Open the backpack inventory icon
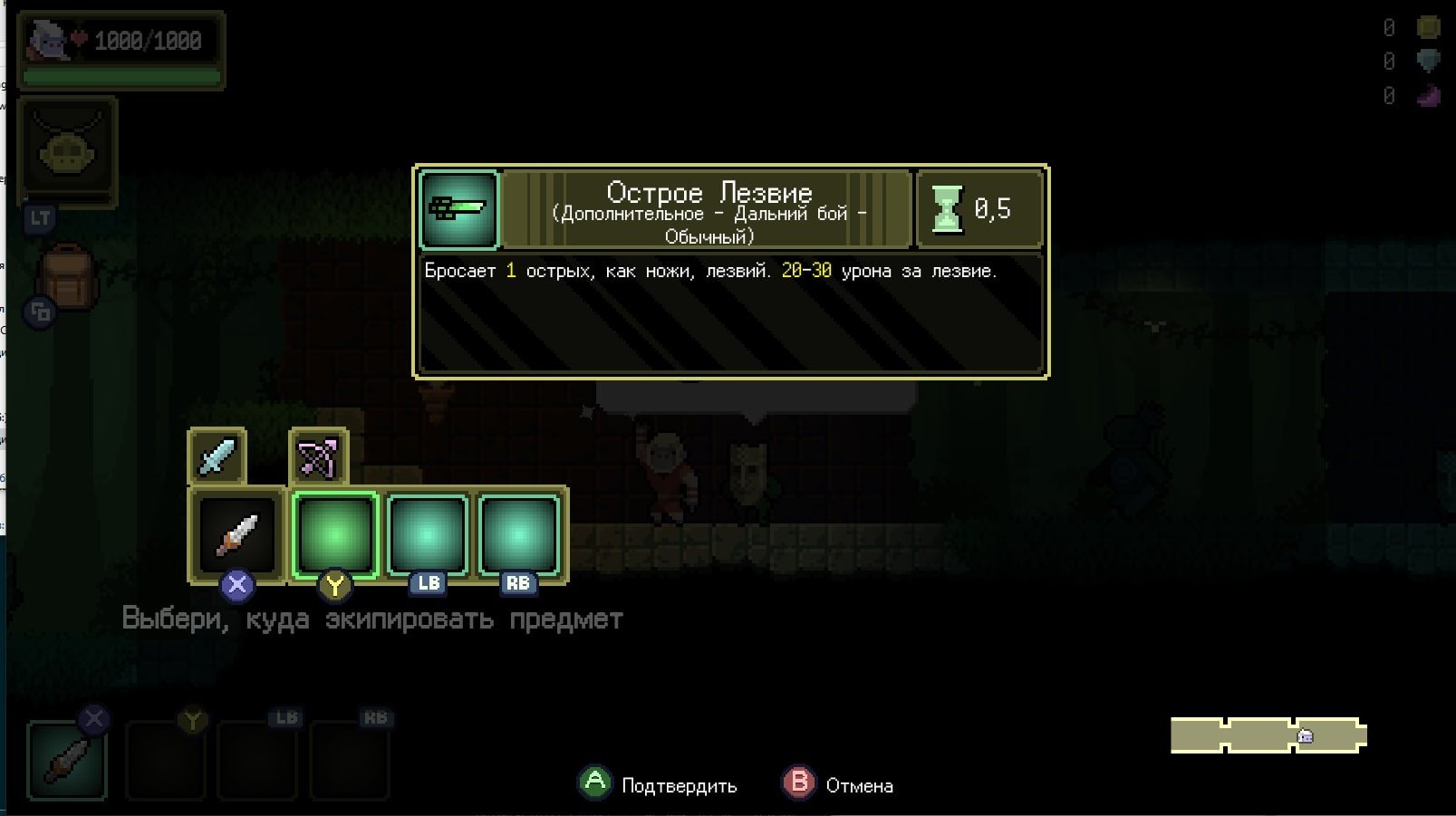 click(x=68, y=277)
